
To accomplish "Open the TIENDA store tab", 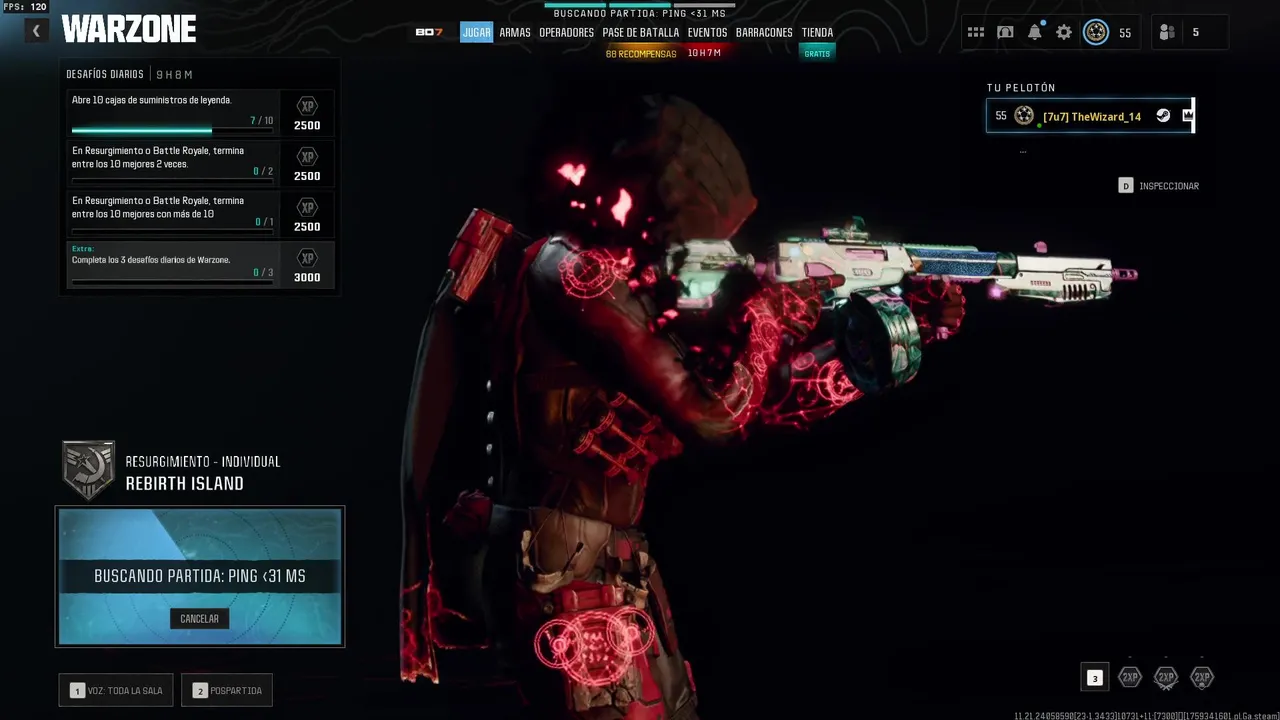I will pyautogui.click(x=817, y=32).
